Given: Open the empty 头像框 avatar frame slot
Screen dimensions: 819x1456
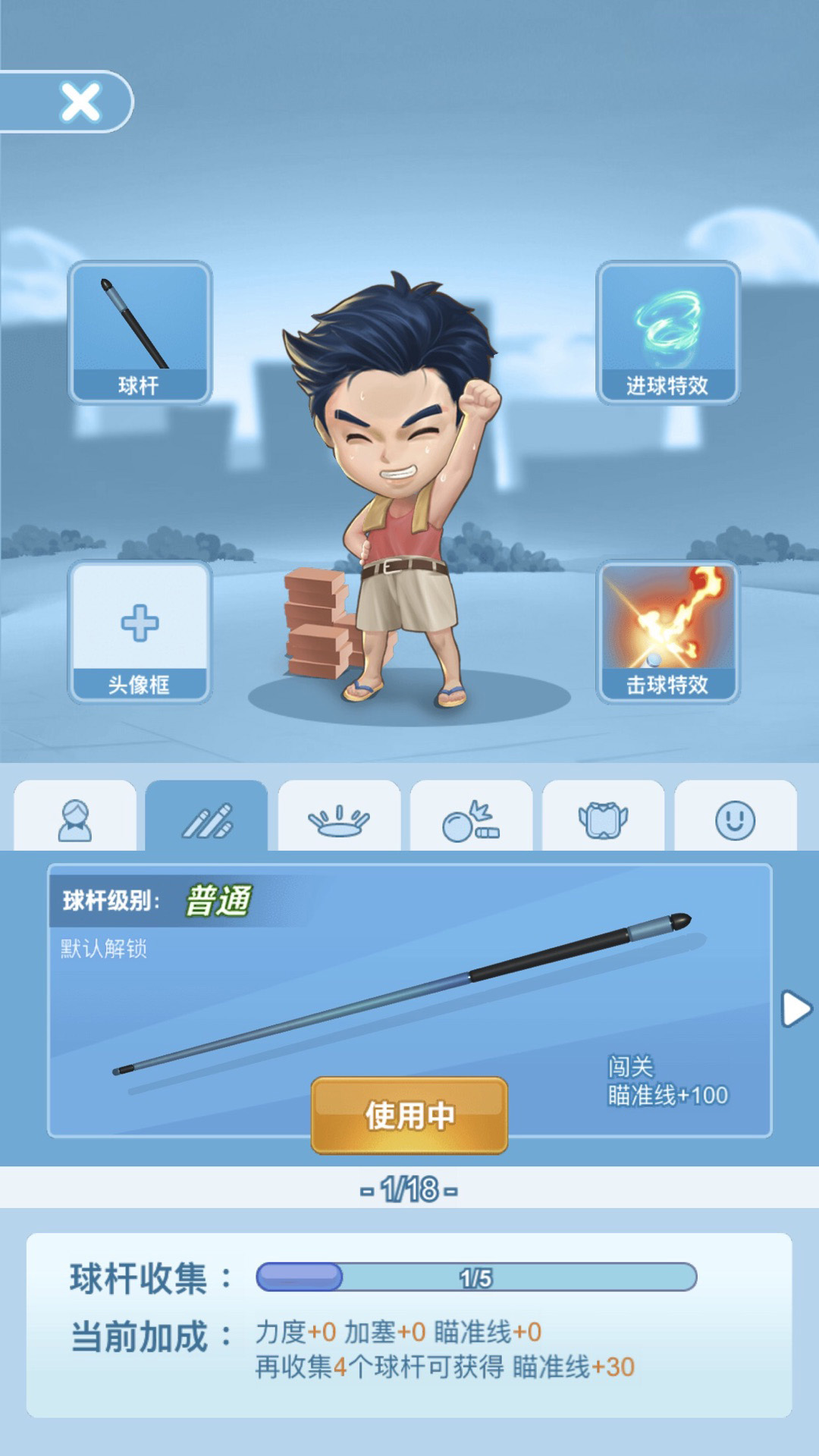Looking at the screenshot, I should coord(140,631).
